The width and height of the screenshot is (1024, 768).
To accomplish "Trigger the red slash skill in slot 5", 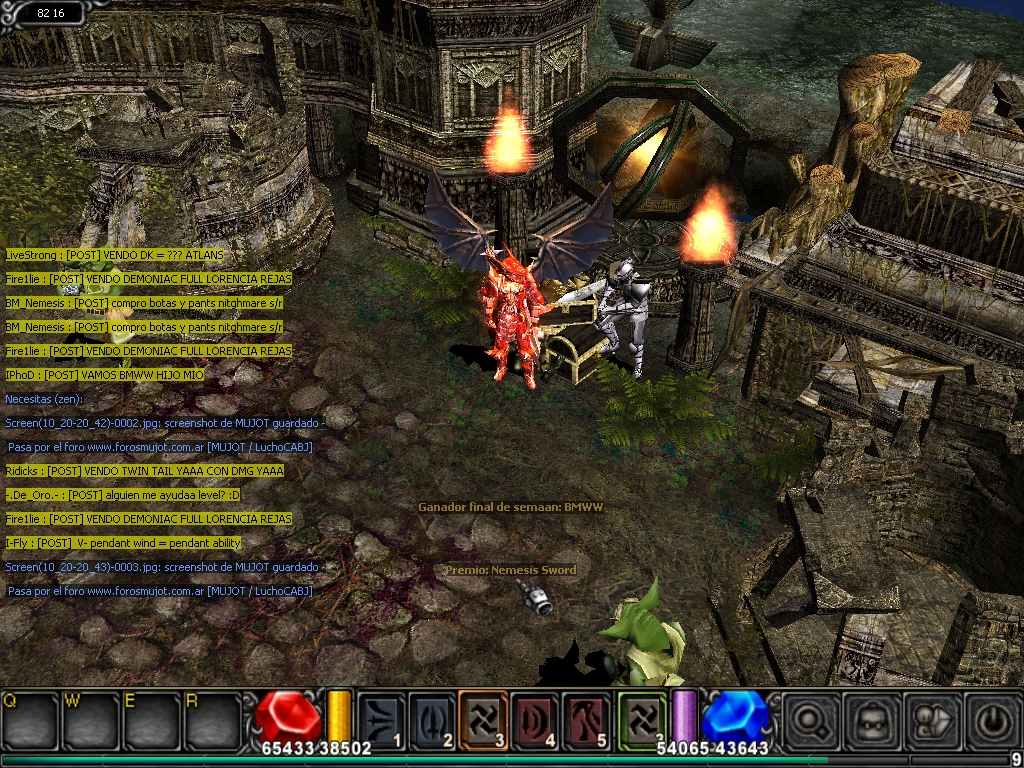I will tap(588, 721).
